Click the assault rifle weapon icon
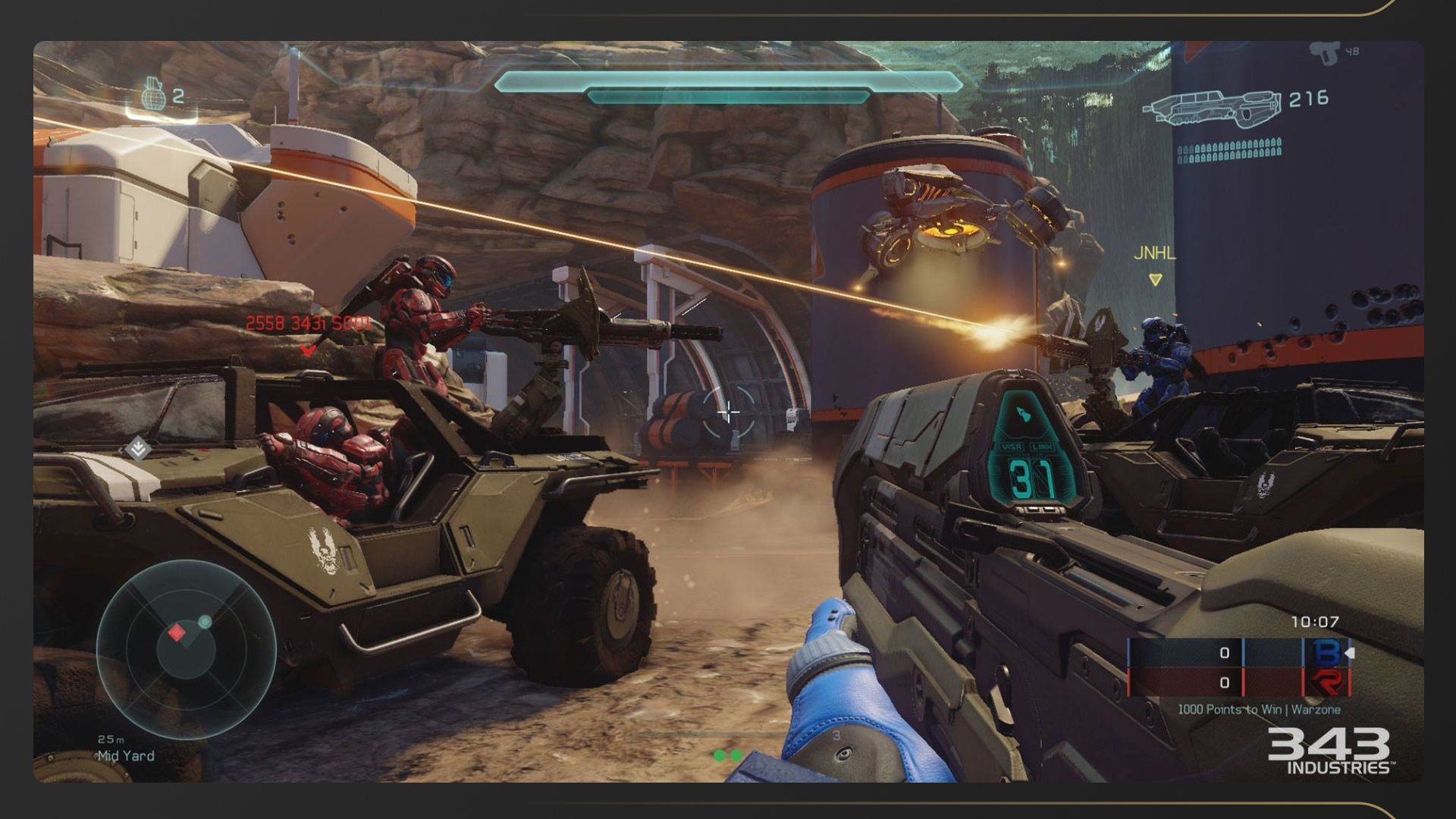Screen dimensions: 1456x819 tap(1211, 107)
